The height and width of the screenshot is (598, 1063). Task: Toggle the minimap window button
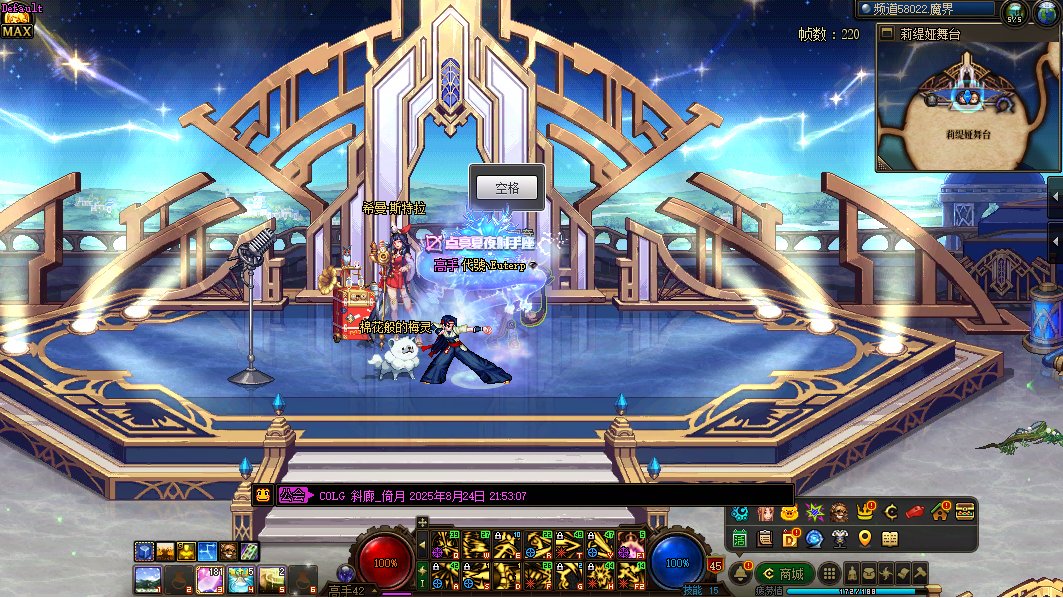(x=886, y=33)
